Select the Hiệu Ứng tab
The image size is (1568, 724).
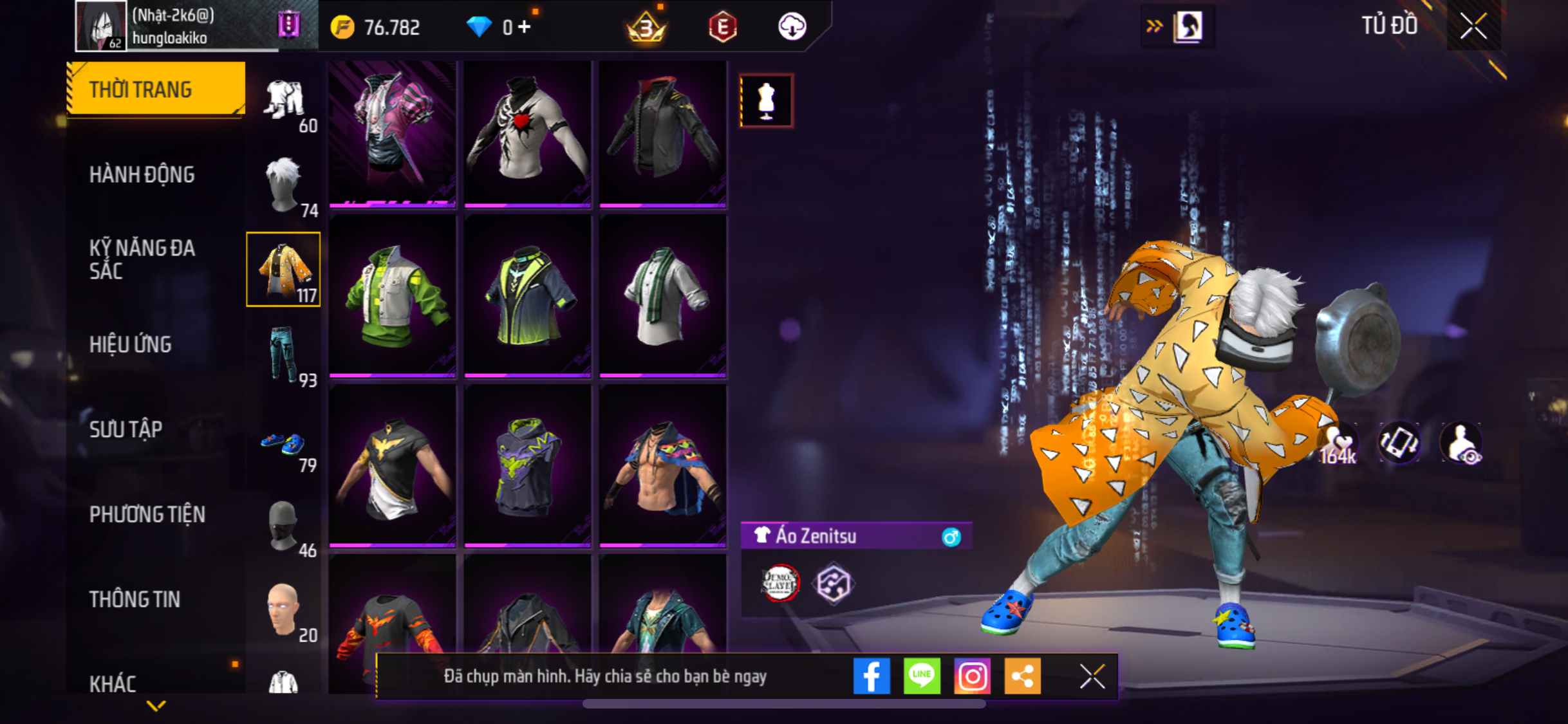coord(131,344)
